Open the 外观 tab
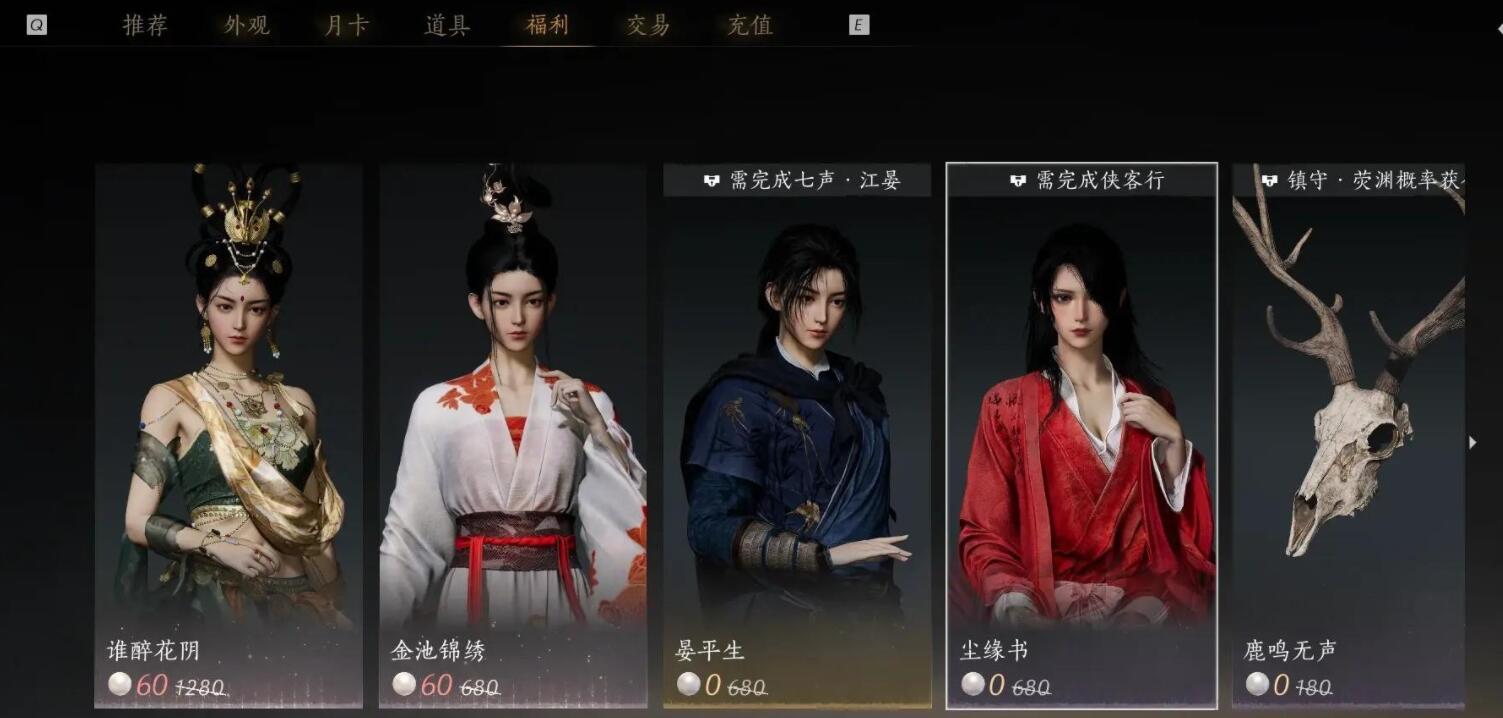1503x718 pixels. (x=247, y=25)
